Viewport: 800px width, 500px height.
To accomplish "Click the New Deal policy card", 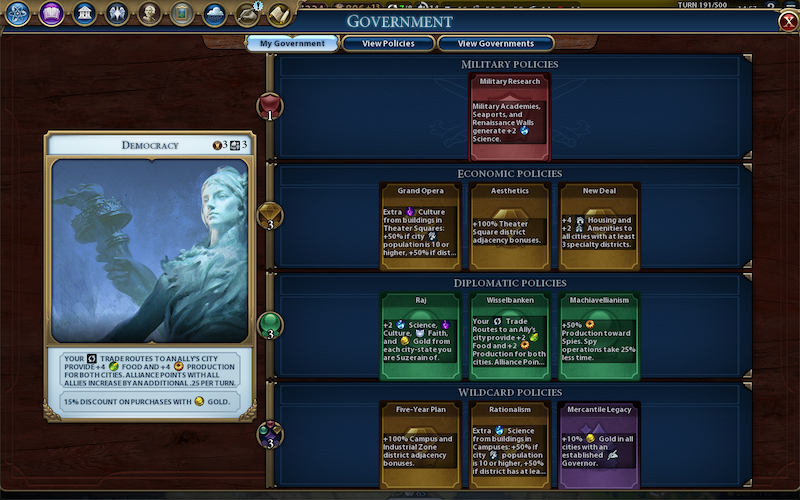I will 599,225.
